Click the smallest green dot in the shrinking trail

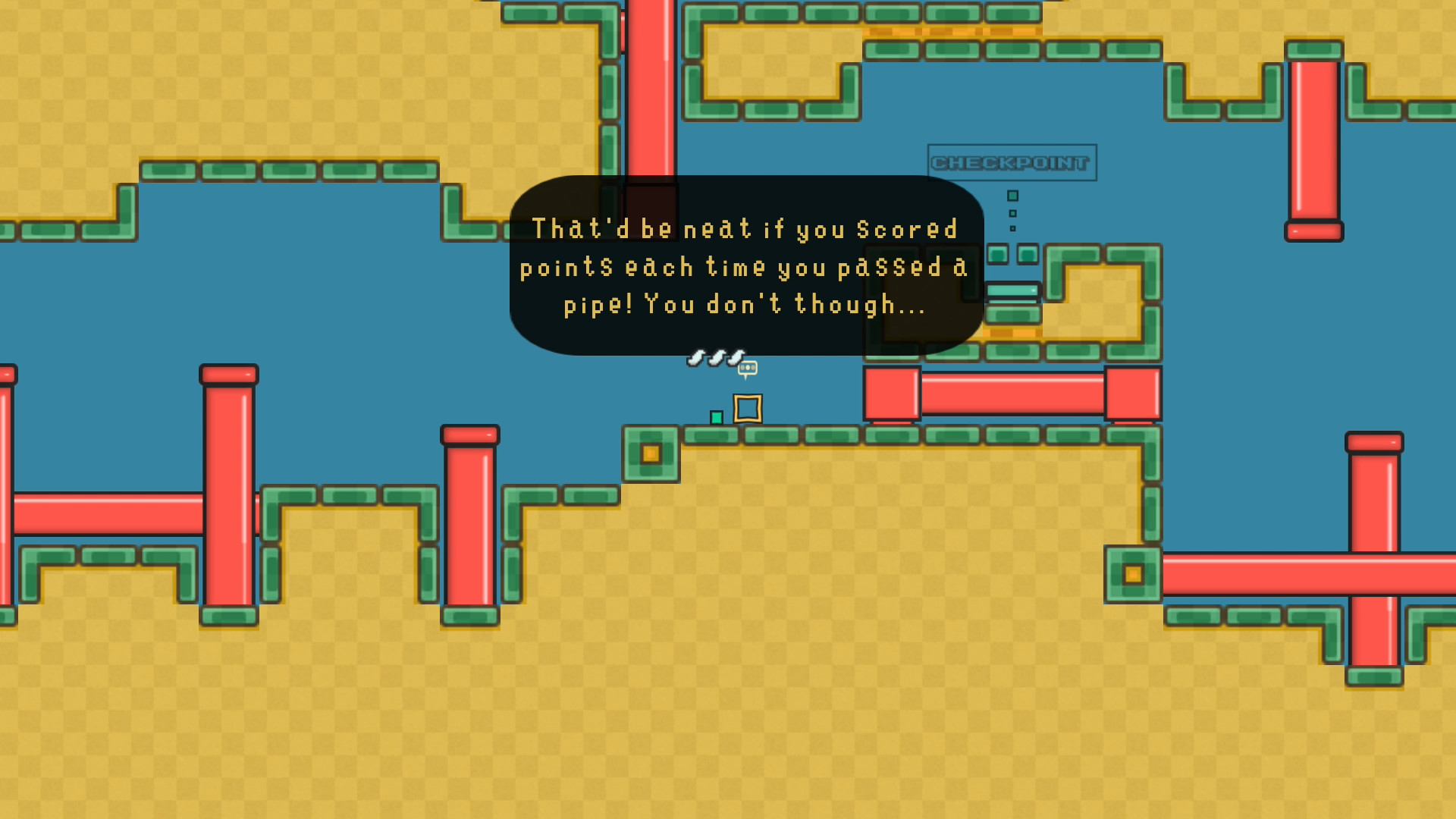click(1013, 227)
